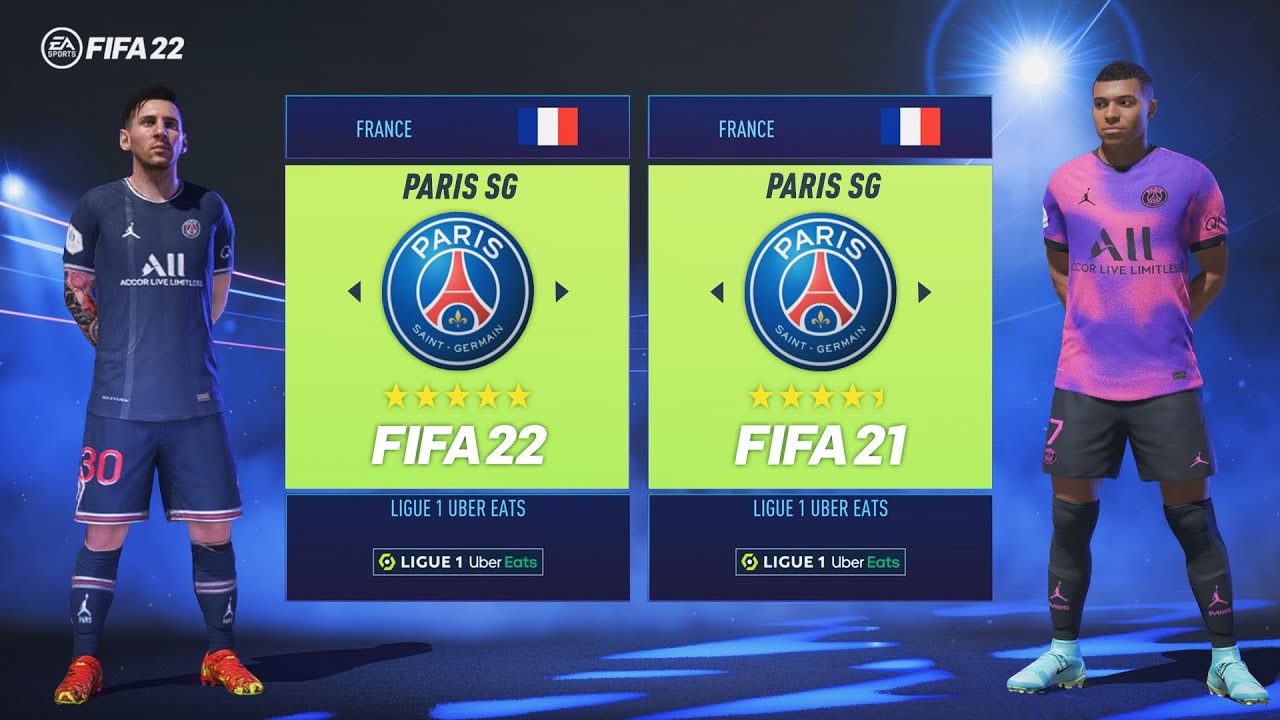The image size is (1280, 720).
Task: Click the Ligue 1 Uber Eats logo, right card
Action: coord(820,563)
